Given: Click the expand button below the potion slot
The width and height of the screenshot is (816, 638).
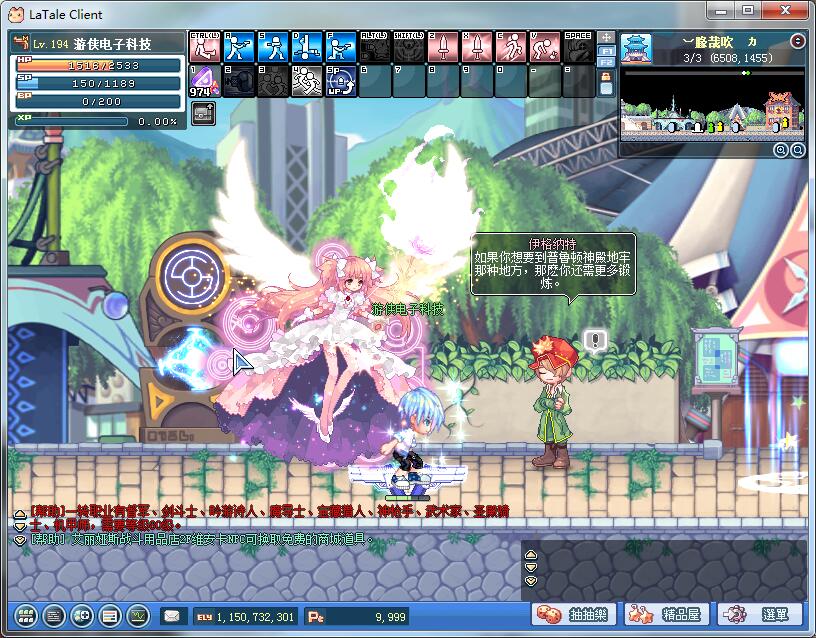Looking at the screenshot, I should point(203,112).
